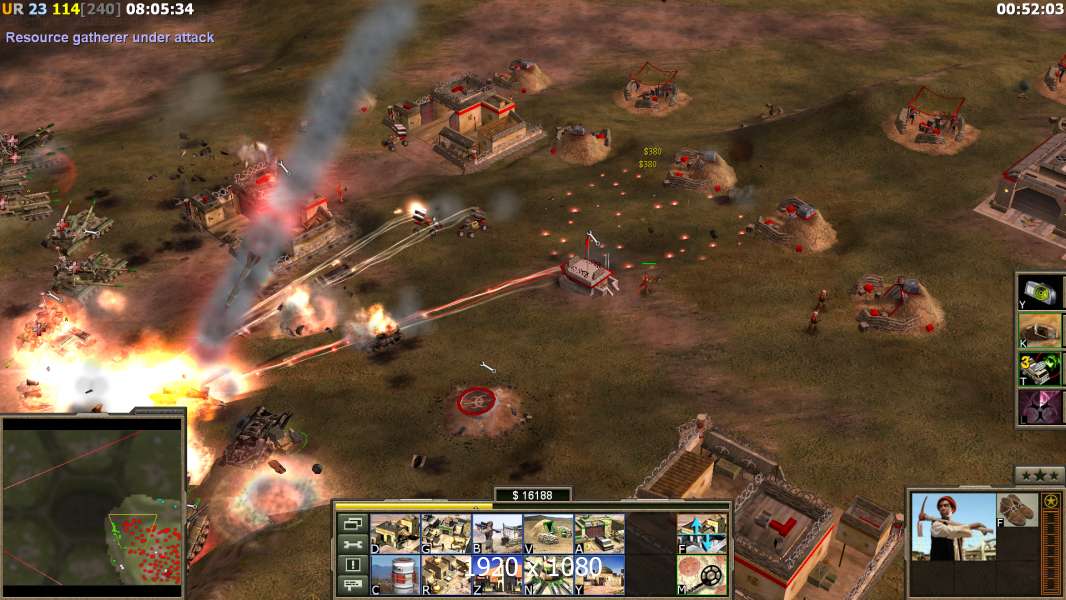This screenshot has width=1066, height=600.
Task: Click the worker unit portrait
Action: pos(954,527)
